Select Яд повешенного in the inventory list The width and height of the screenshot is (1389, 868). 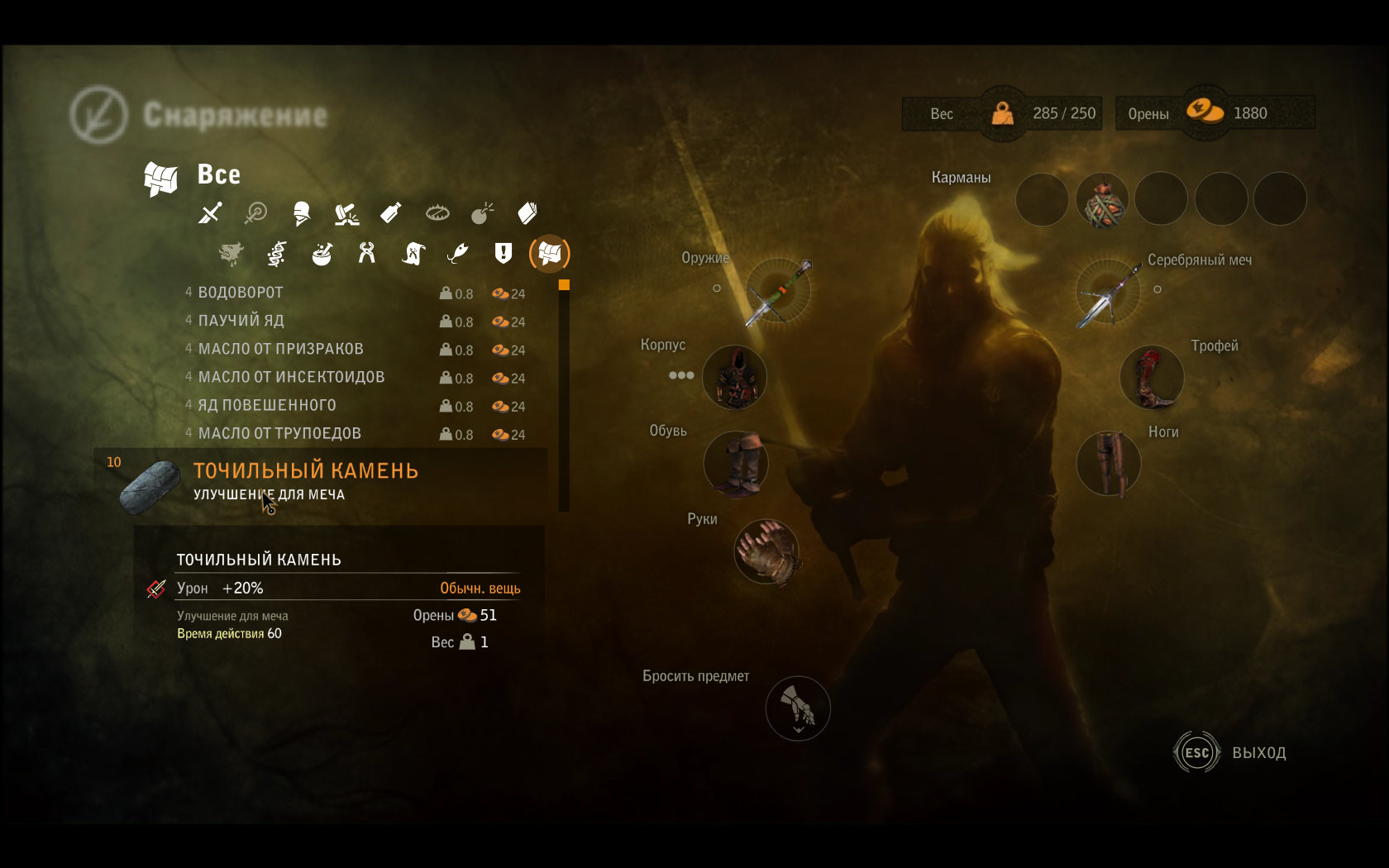[267, 405]
